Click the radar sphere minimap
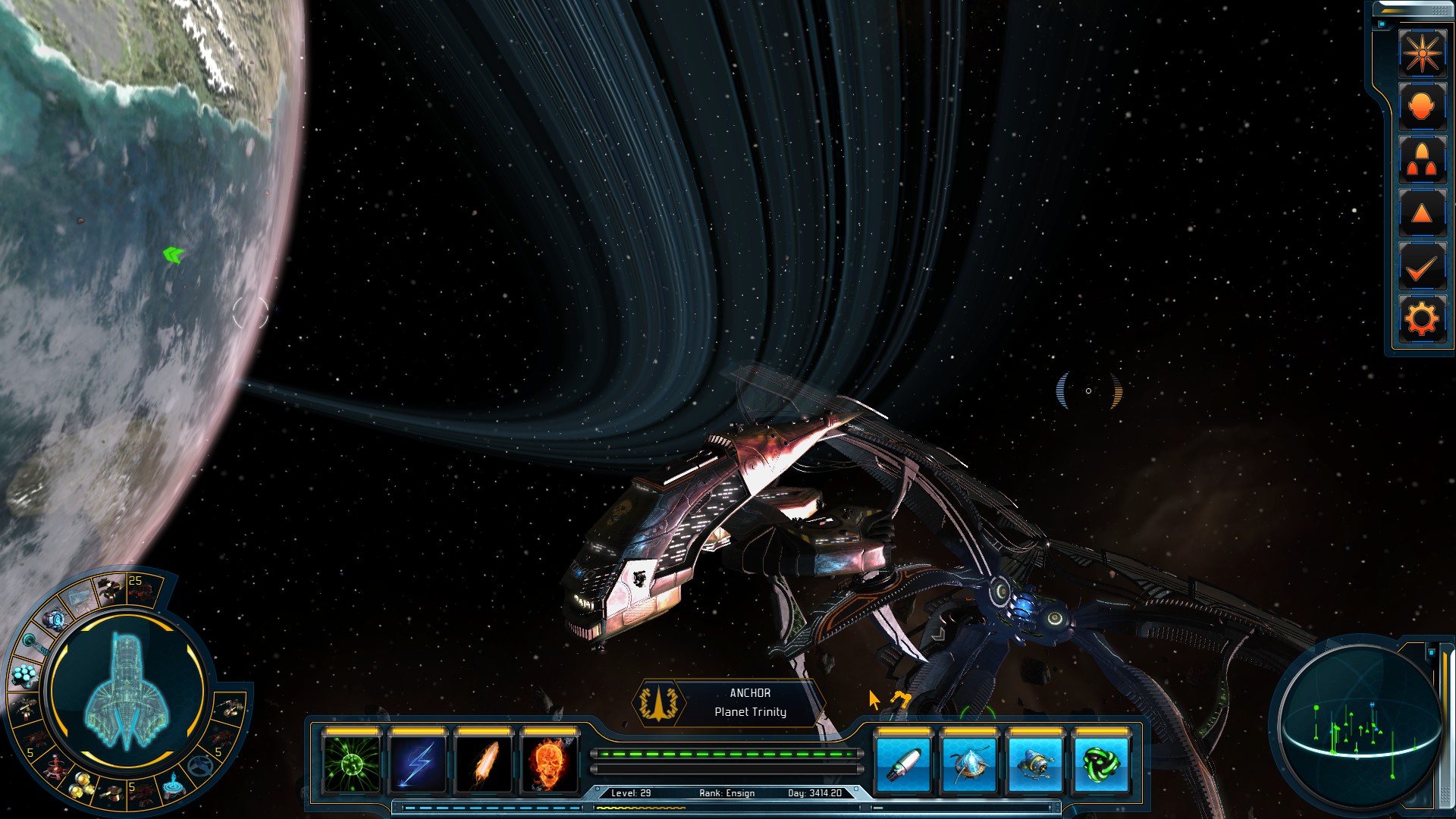This screenshot has width=1456, height=819. [1357, 726]
